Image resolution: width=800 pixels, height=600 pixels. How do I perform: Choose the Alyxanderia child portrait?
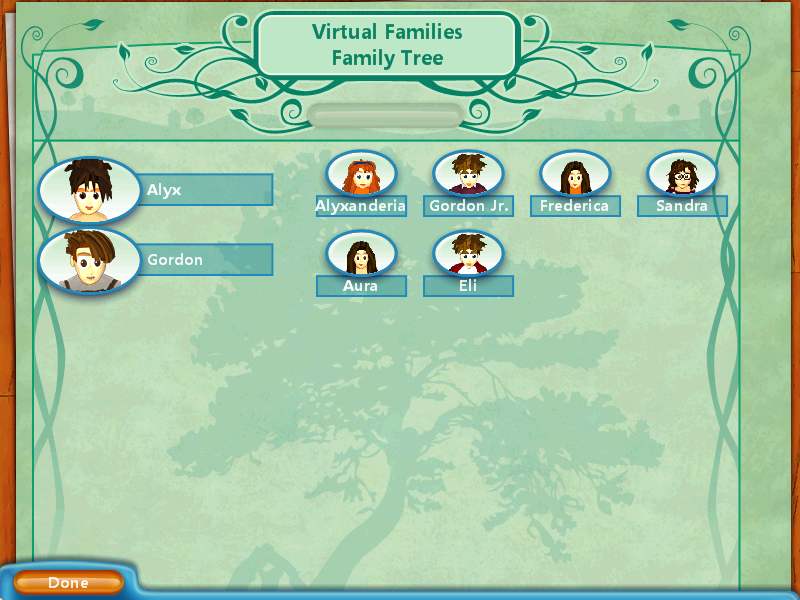(361, 175)
